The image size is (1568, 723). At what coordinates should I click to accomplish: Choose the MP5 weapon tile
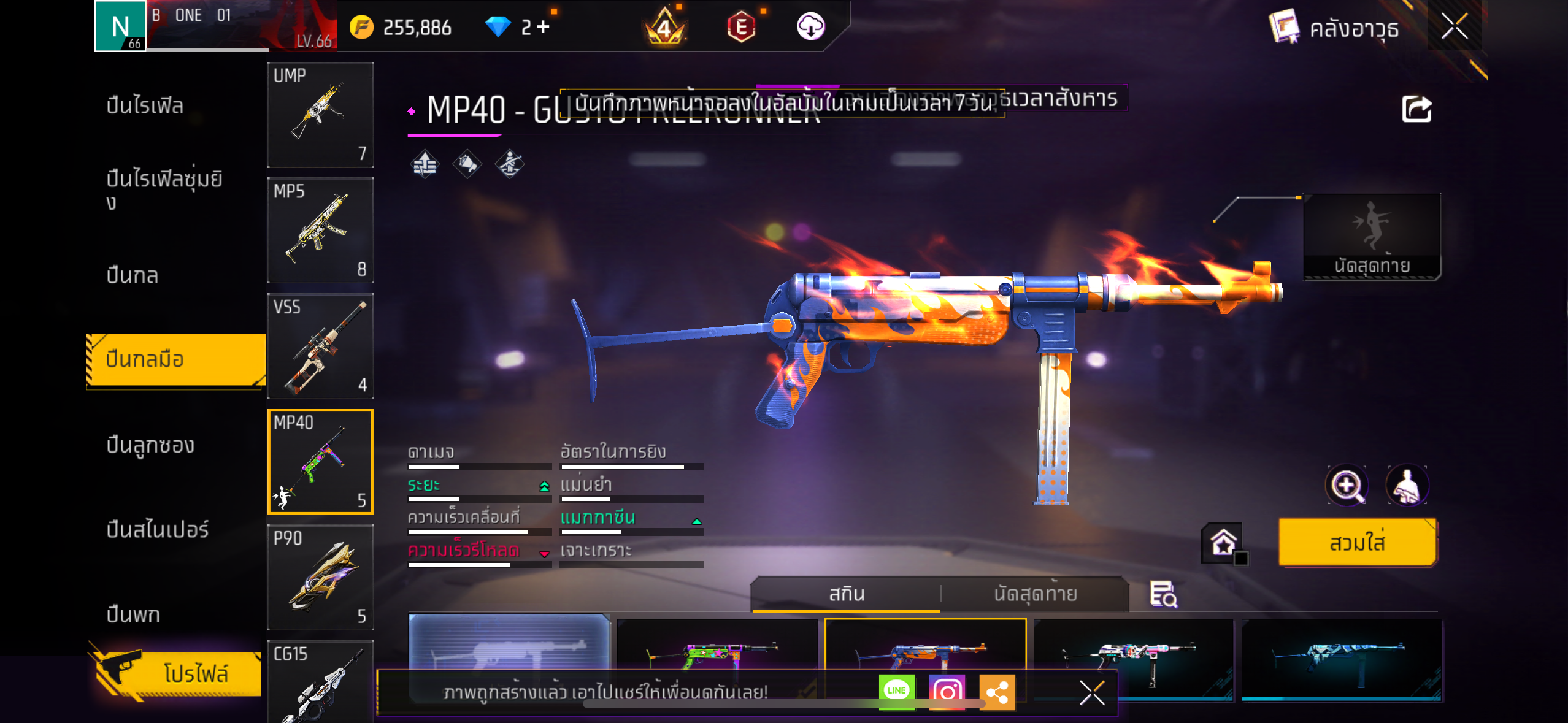click(320, 231)
